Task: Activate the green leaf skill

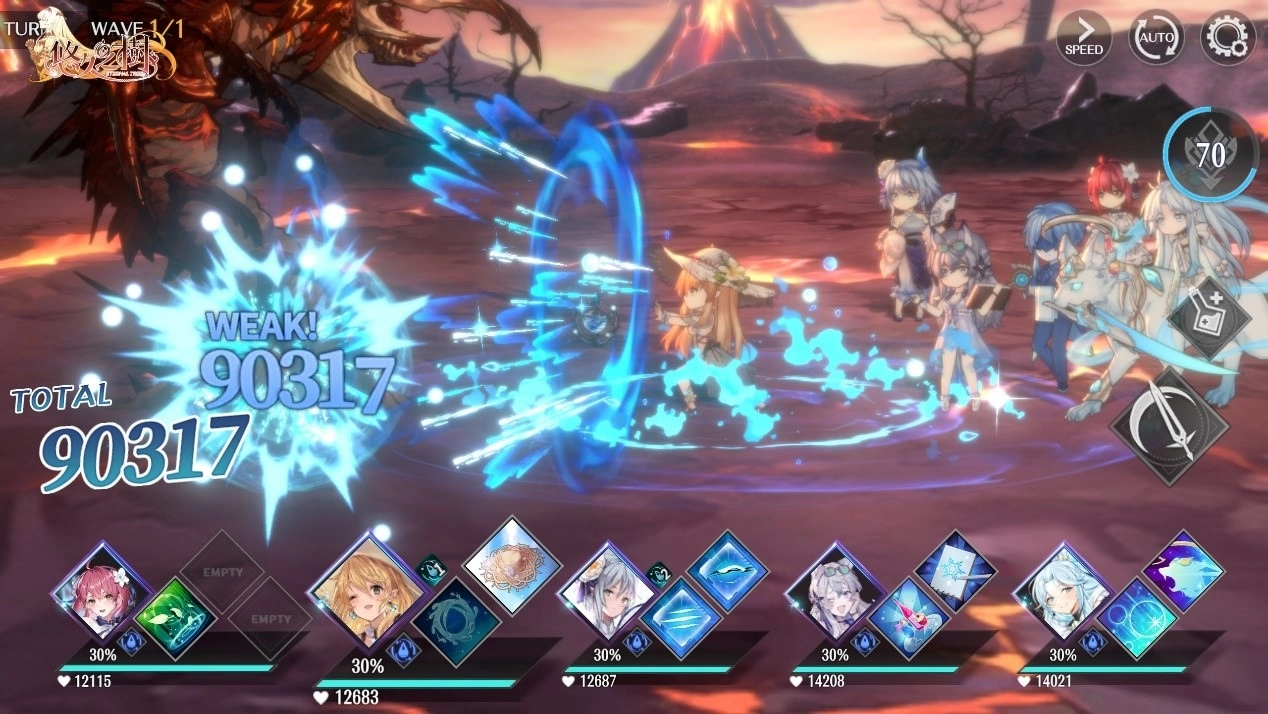Action: tap(175, 617)
